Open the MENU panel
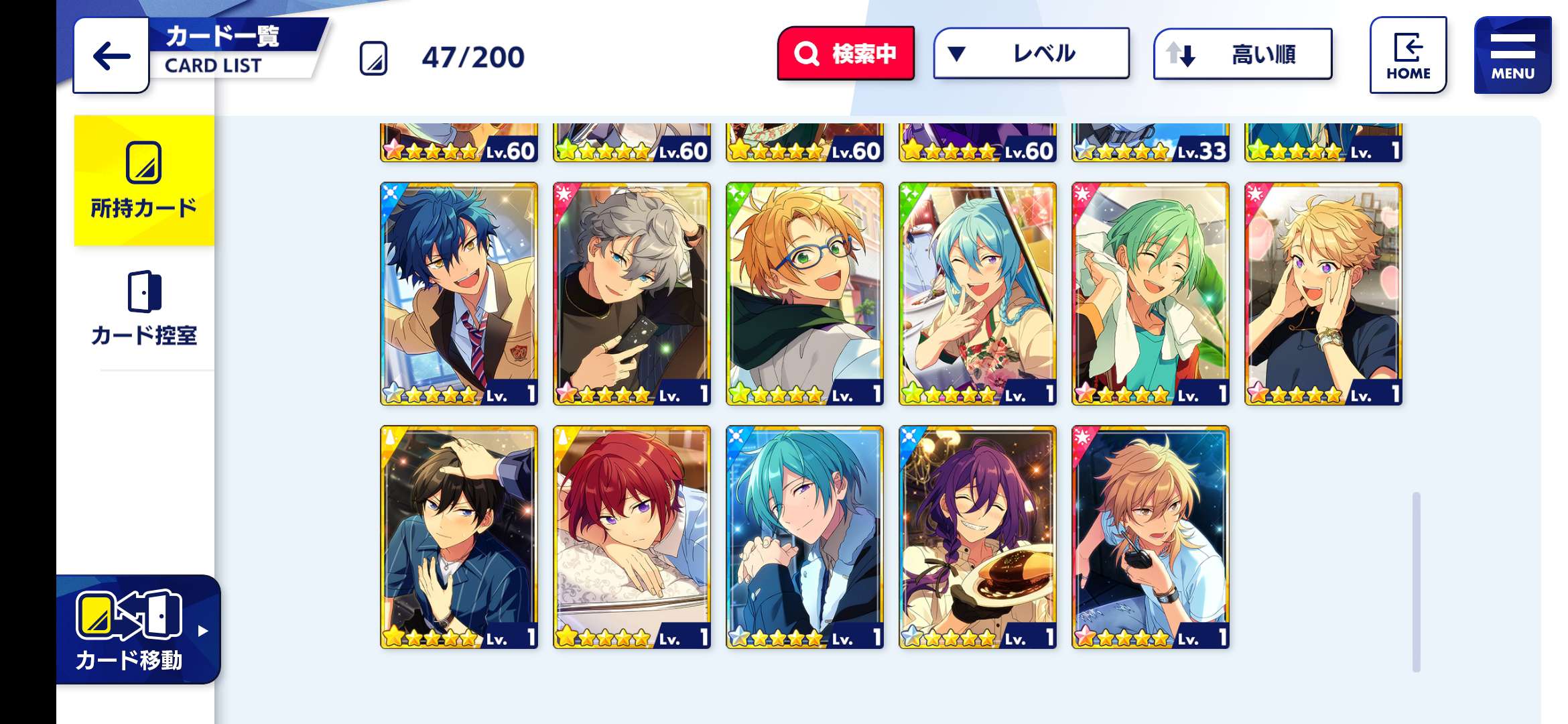The image size is (1568, 724). [x=1512, y=56]
